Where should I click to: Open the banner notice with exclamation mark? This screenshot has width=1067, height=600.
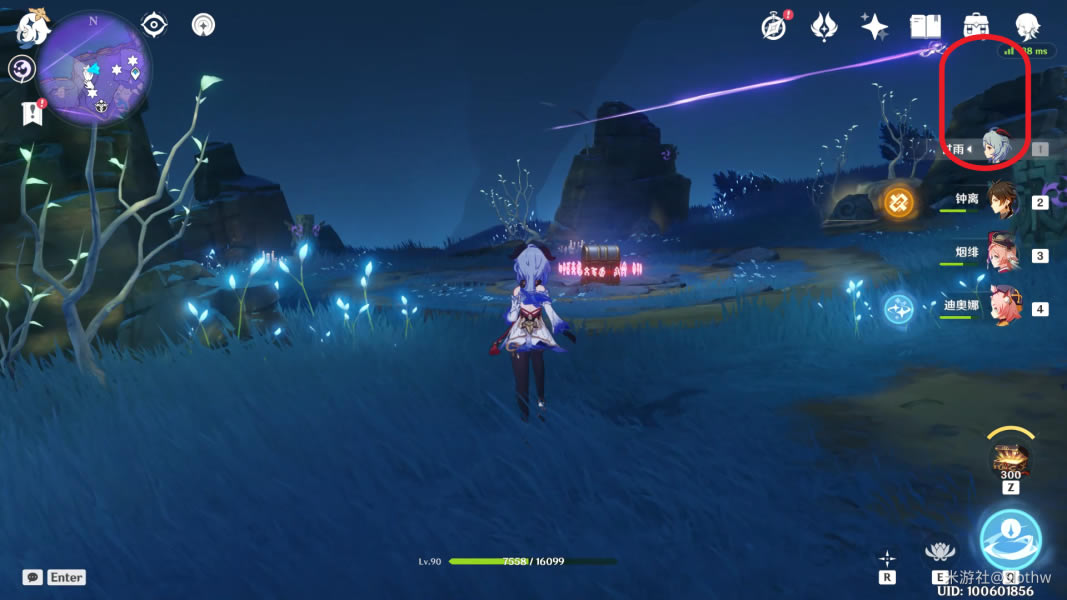(32, 113)
